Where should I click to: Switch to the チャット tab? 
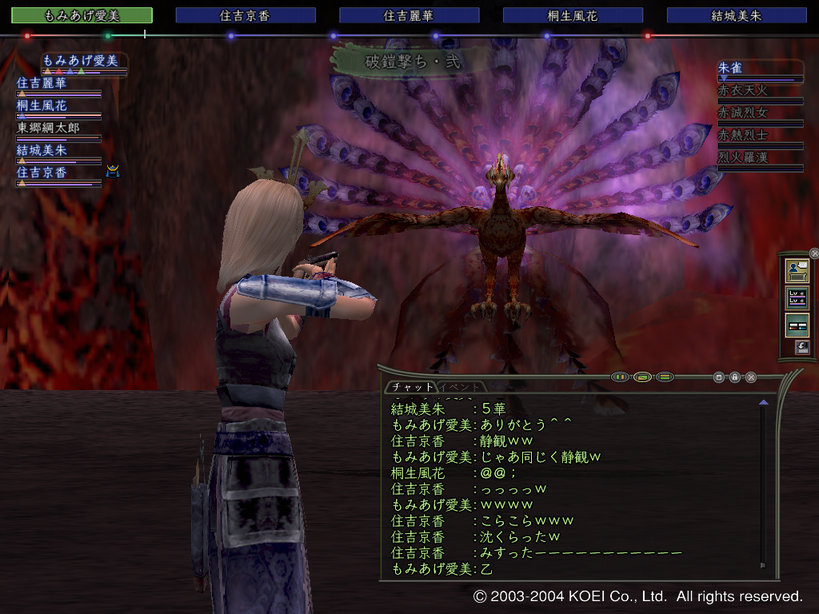413,387
